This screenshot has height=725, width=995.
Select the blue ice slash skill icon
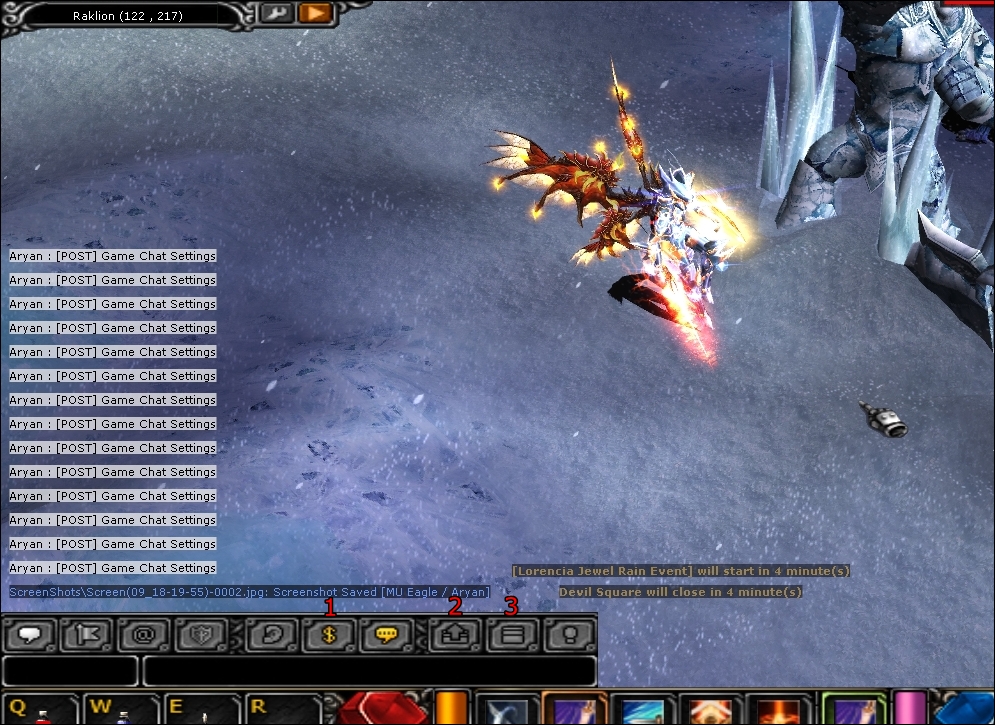coord(642,710)
